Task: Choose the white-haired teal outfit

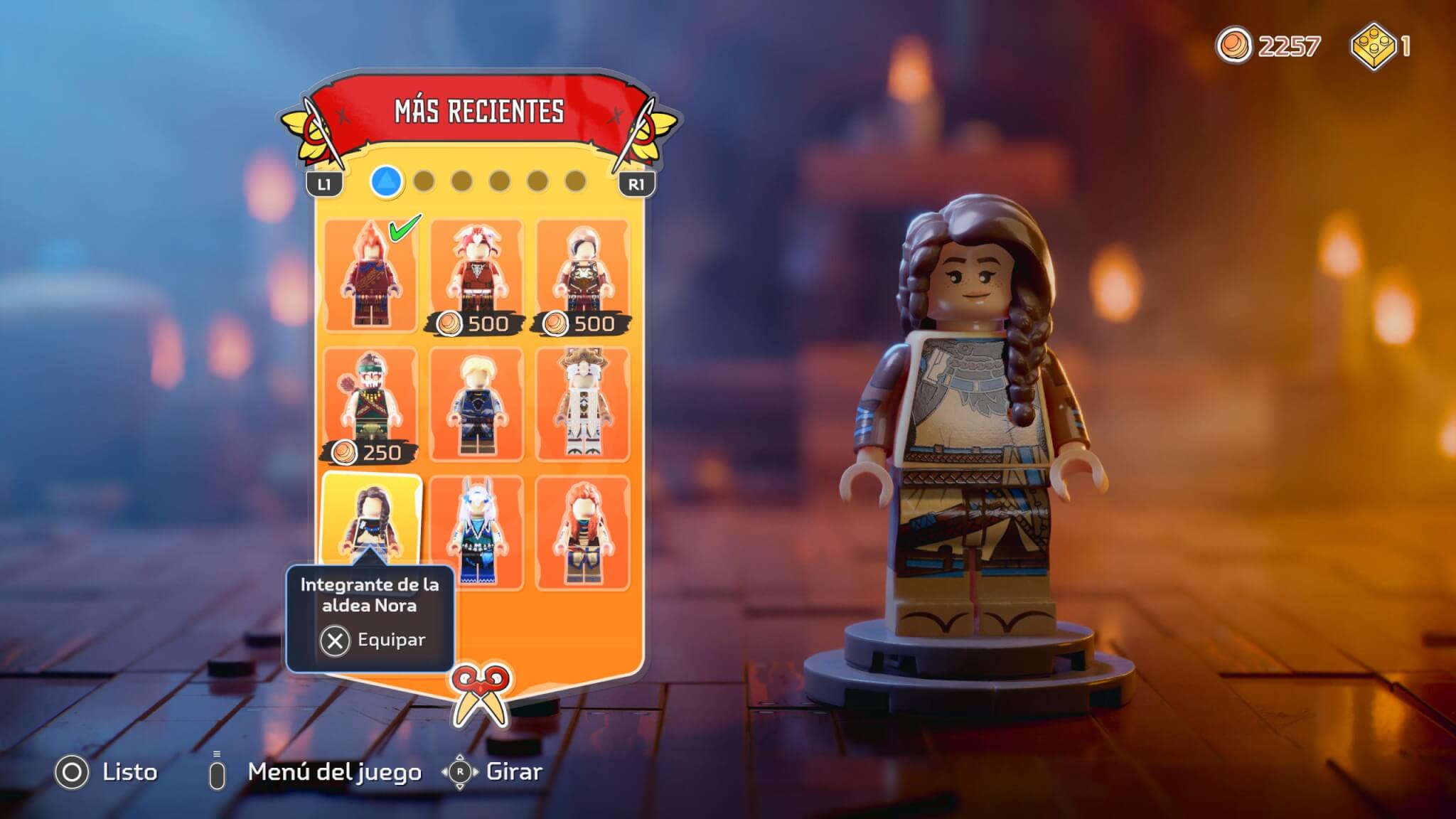Action: click(x=476, y=532)
